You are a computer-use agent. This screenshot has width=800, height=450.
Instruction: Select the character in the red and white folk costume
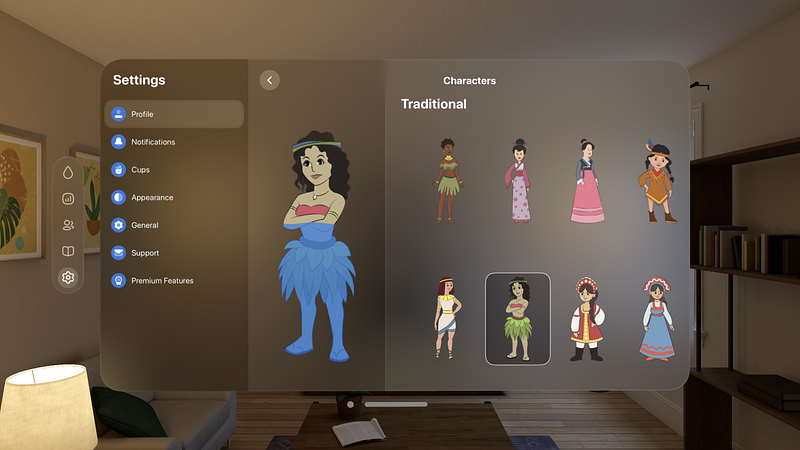[586, 319]
